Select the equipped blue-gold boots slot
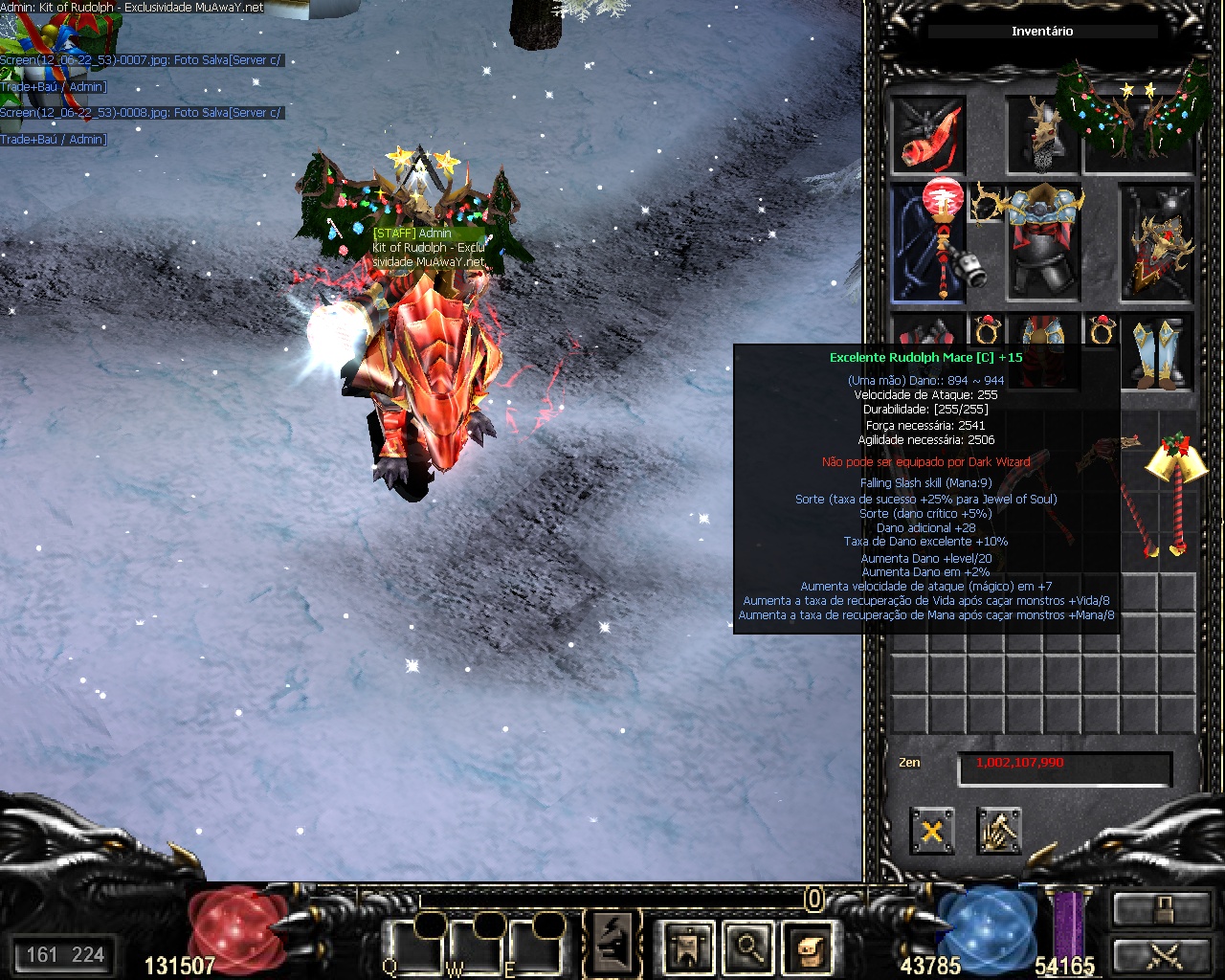The width and height of the screenshot is (1225, 980). click(1157, 352)
